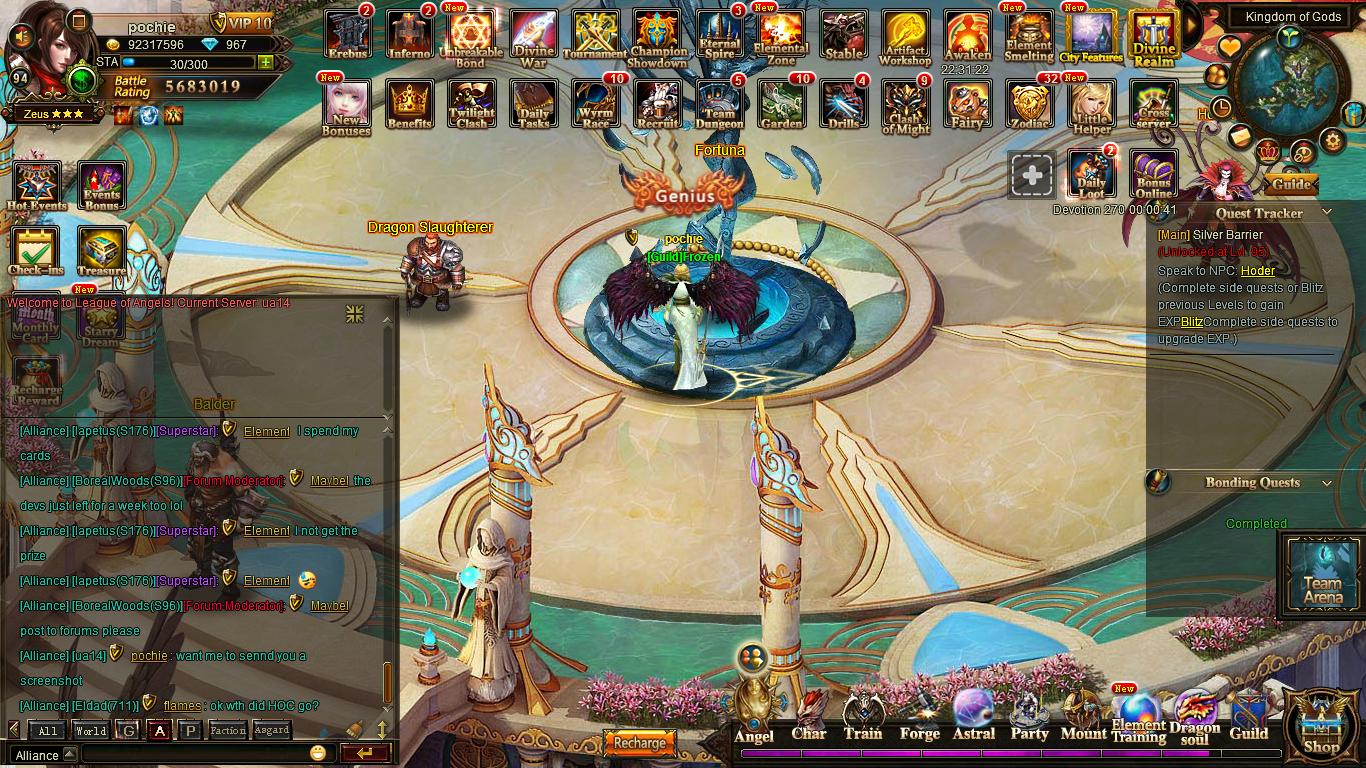Open the Guide button
This screenshot has width=1366, height=768.
click(x=1291, y=184)
